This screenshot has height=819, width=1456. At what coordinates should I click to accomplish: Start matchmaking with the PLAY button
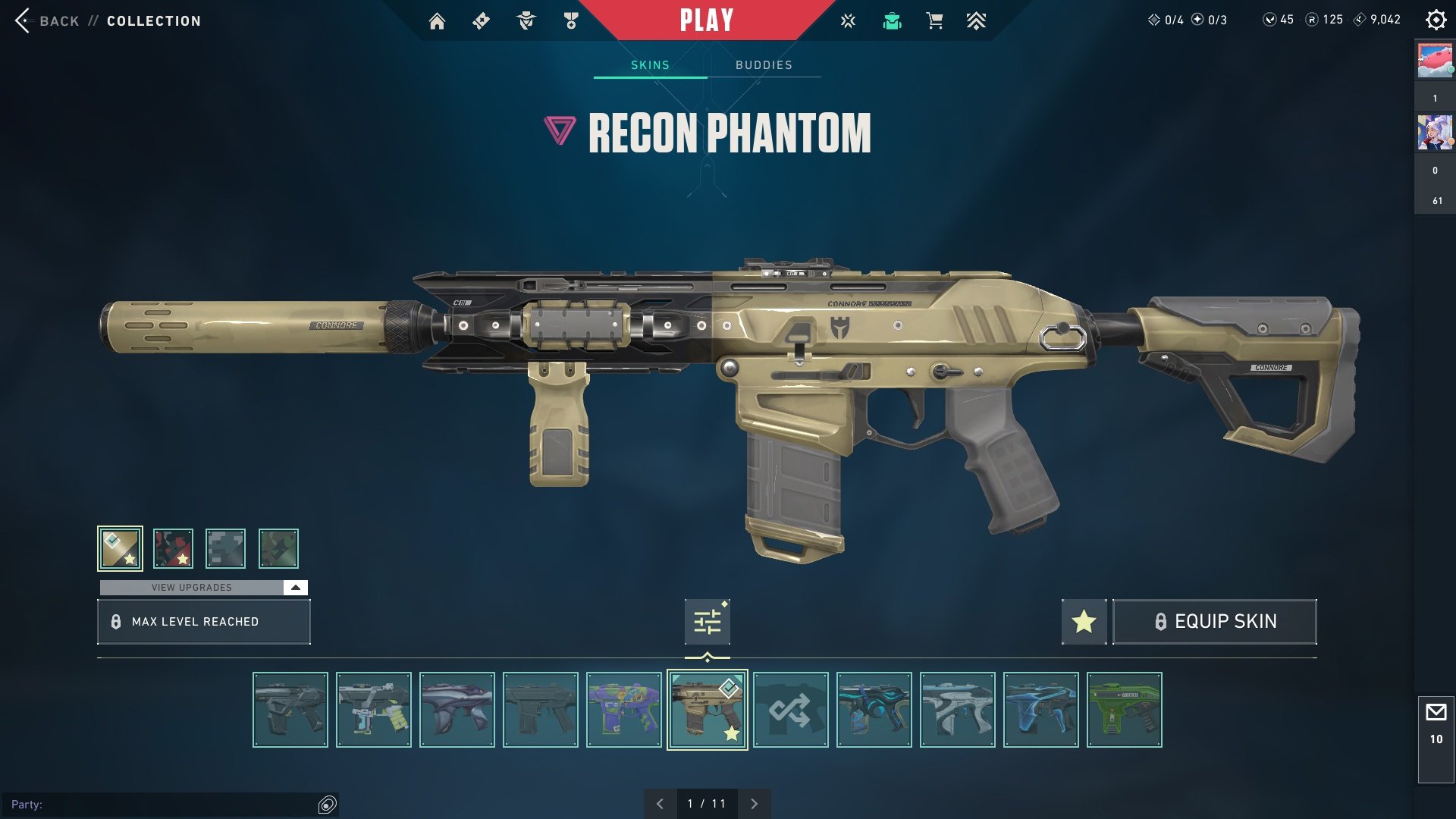click(x=706, y=20)
